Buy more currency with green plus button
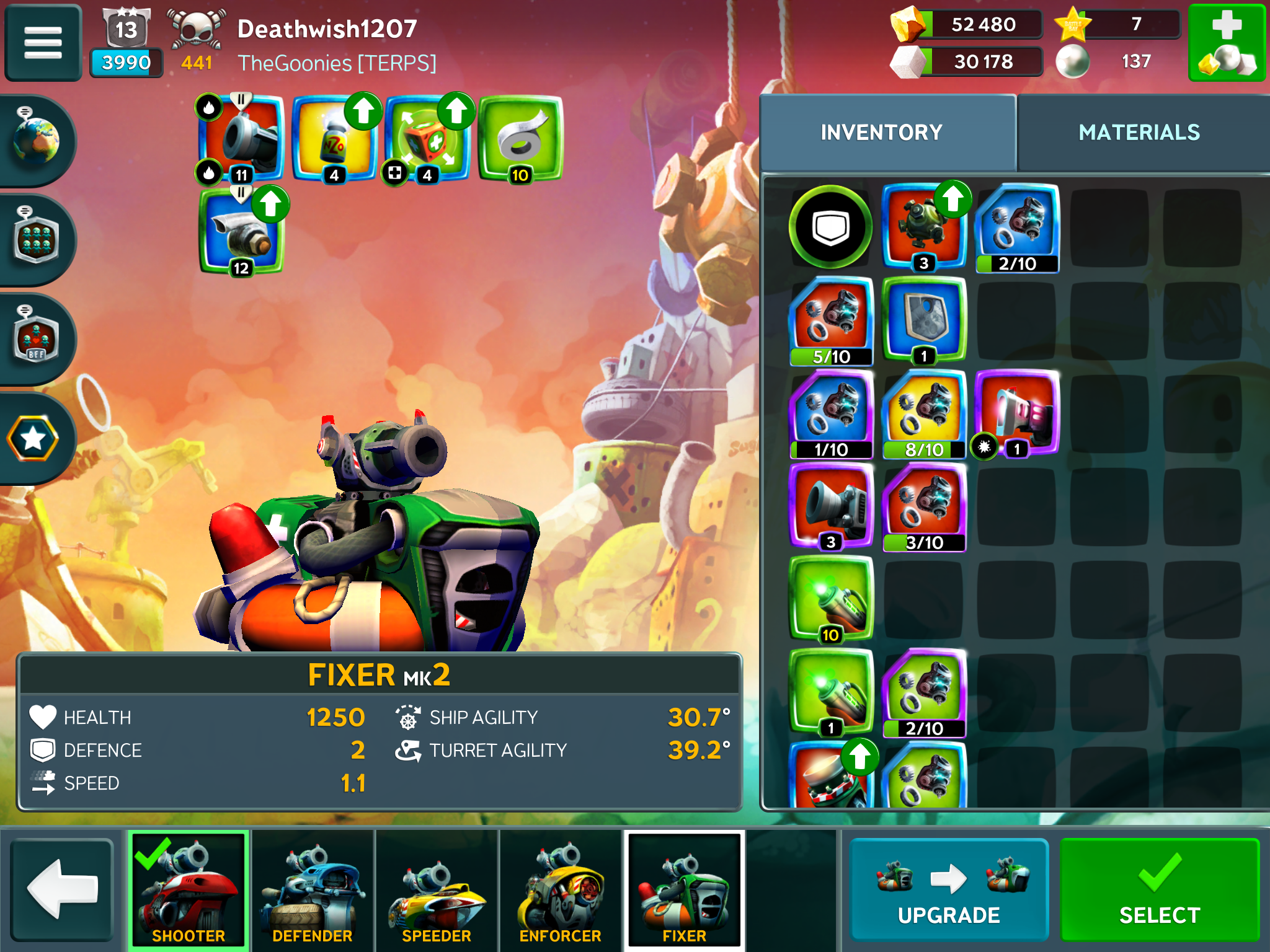The width and height of the screenshot is (1270, 952). pos(1226,43)
